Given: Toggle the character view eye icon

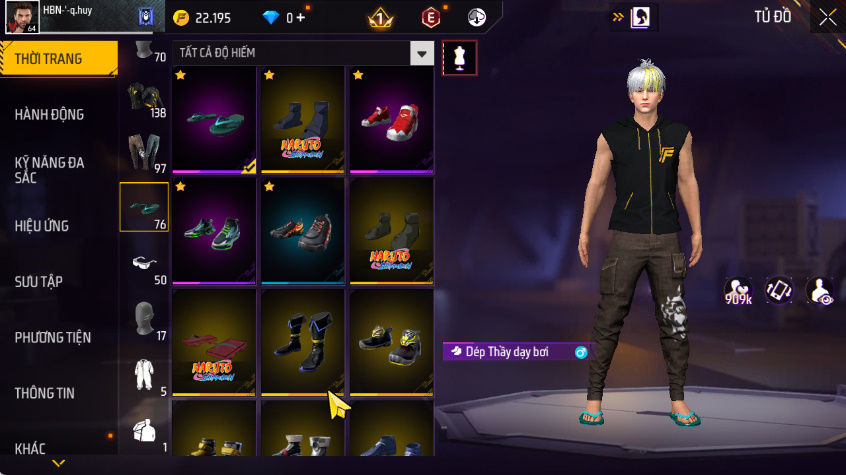Looking at the screenshot, I should tap(821, 291).
